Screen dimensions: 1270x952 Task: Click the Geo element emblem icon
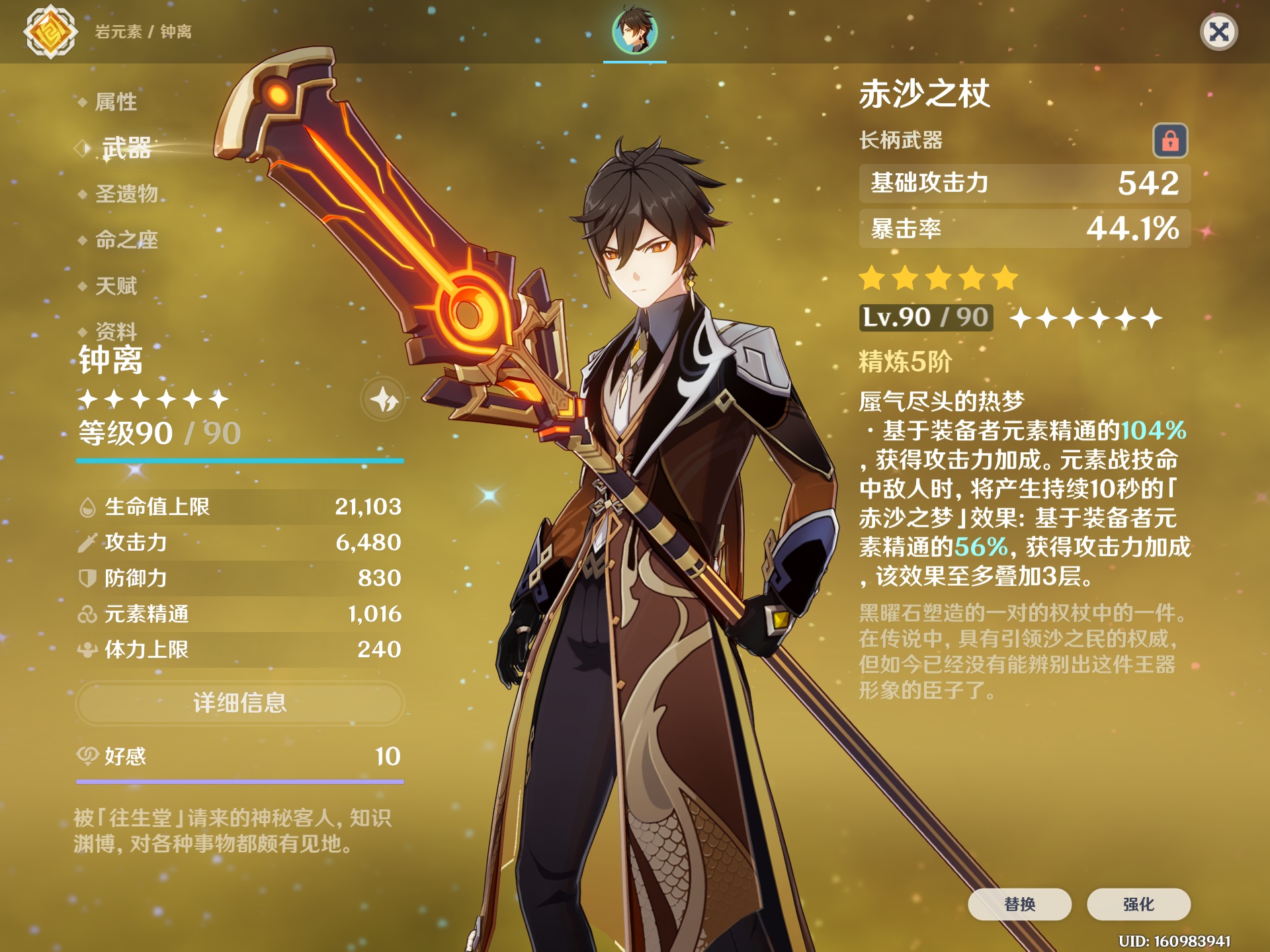point(50,31)
